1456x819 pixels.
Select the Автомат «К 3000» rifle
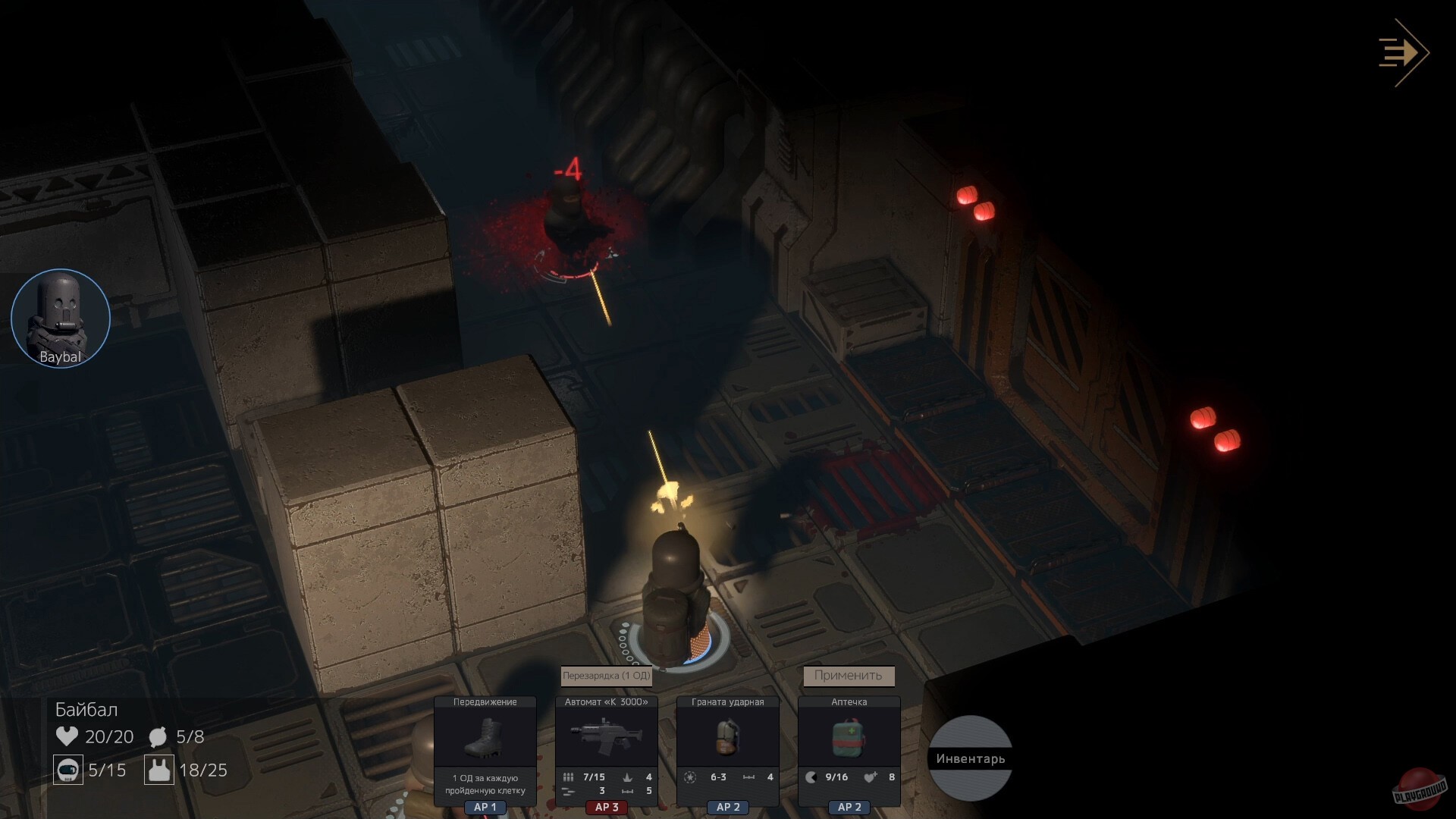coord(607,737)
